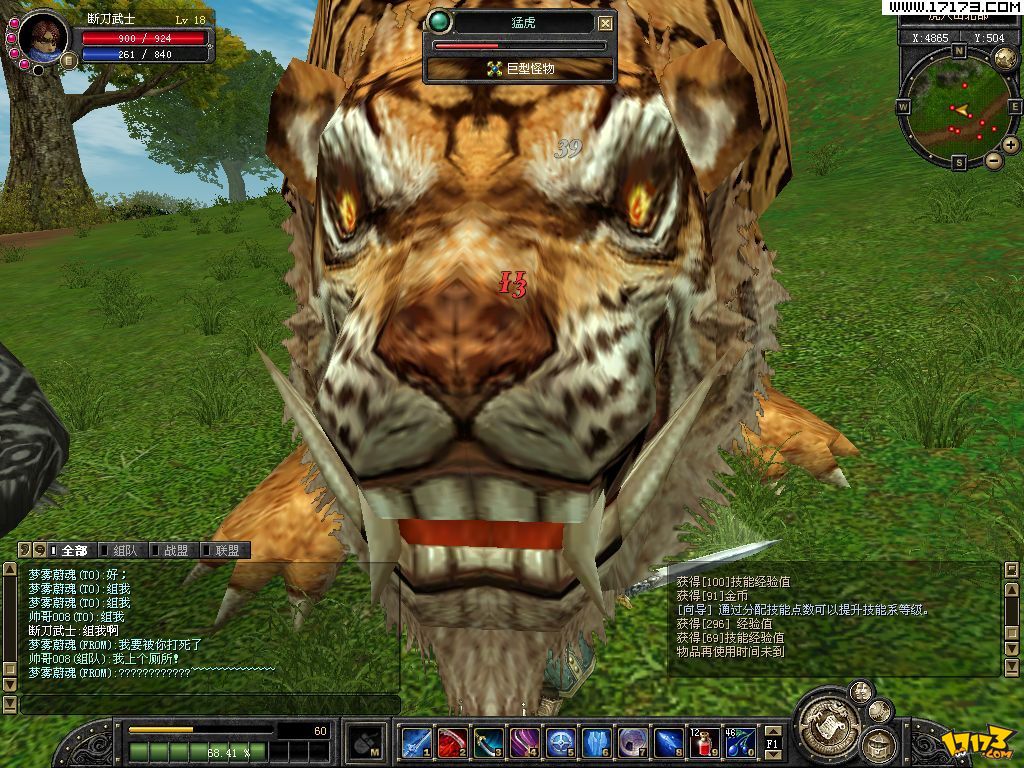The height and width of the screenshot is (768, 1024).
Task: Close the 猛虎 target frame
Action: tap(605, 23)
